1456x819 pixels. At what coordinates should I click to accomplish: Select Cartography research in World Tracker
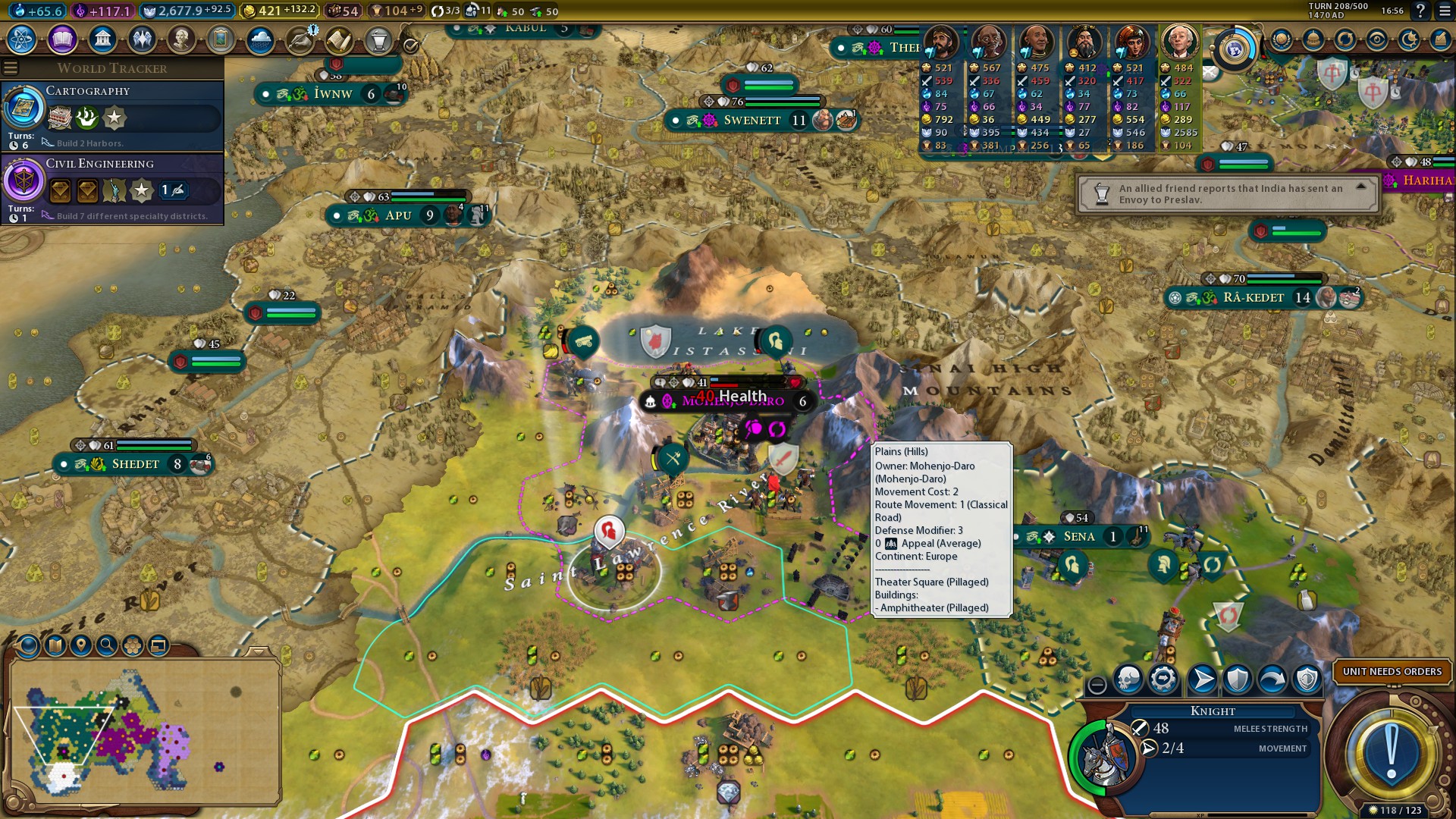(x=112, y=115)
